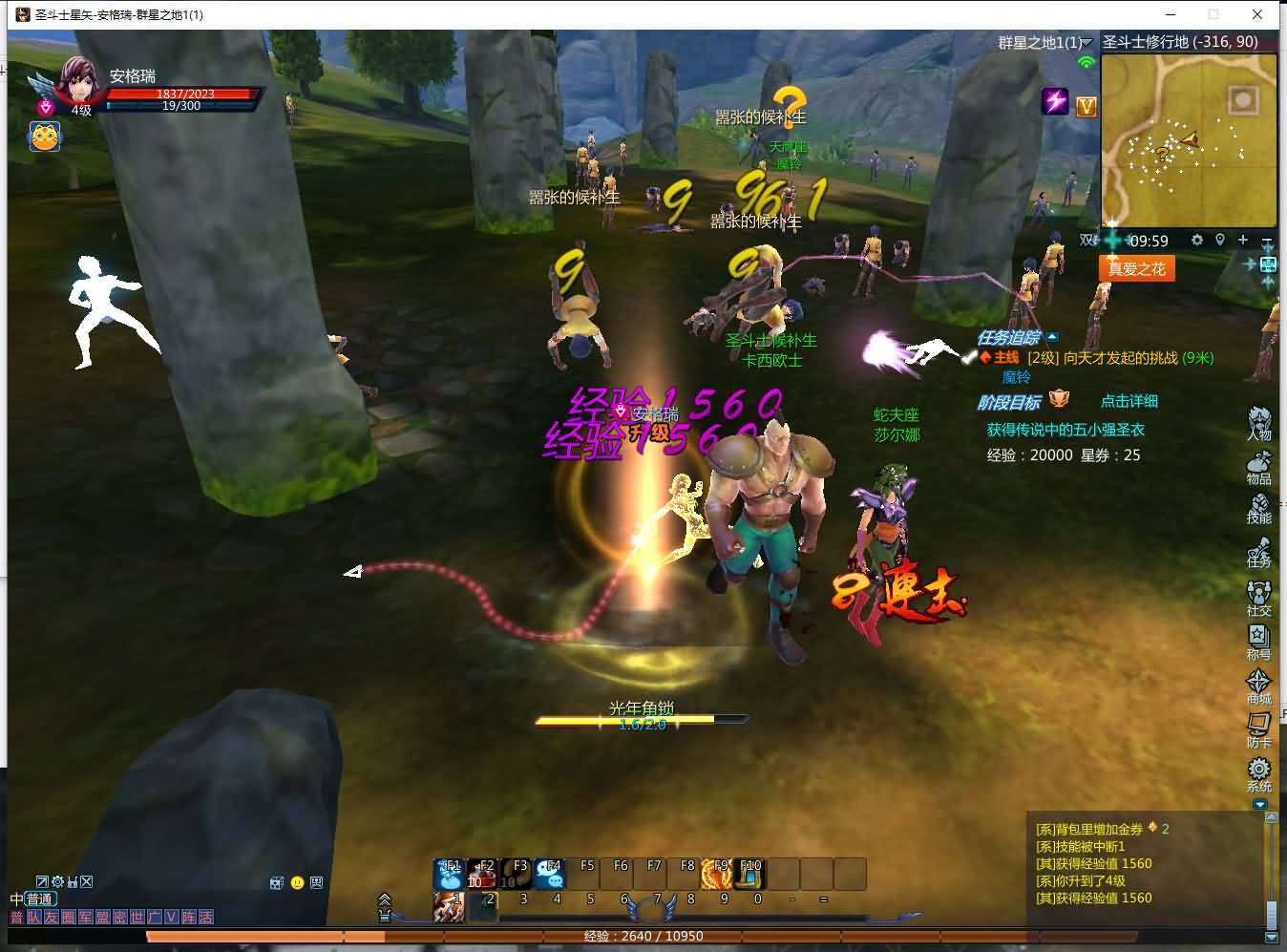1287x952 pixels.
Task: Zoom in the minimap with plus button
Action: [1243, 240]
